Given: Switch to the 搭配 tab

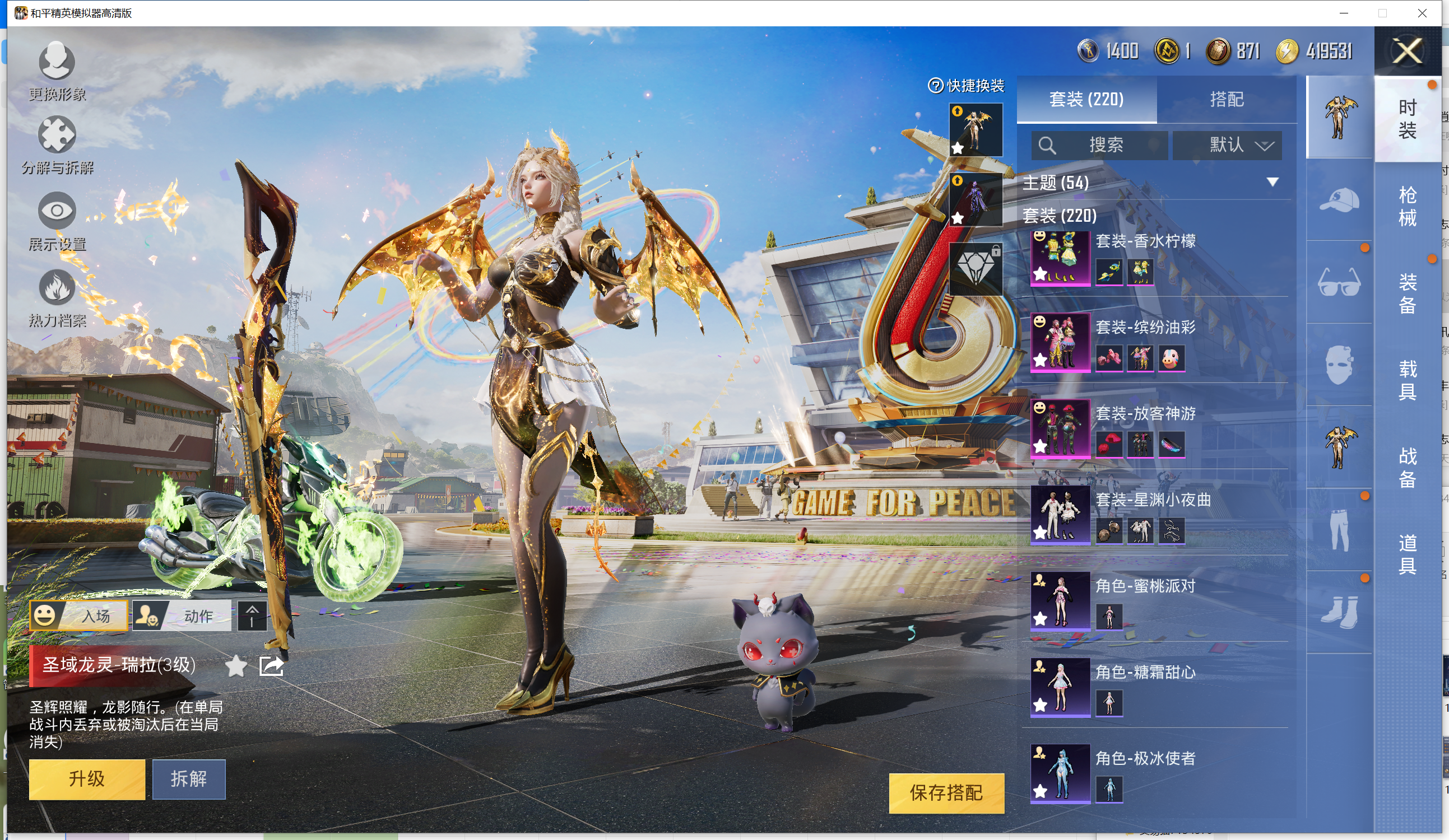Looking at the screenshot, I should click(x=1227, y=99).
